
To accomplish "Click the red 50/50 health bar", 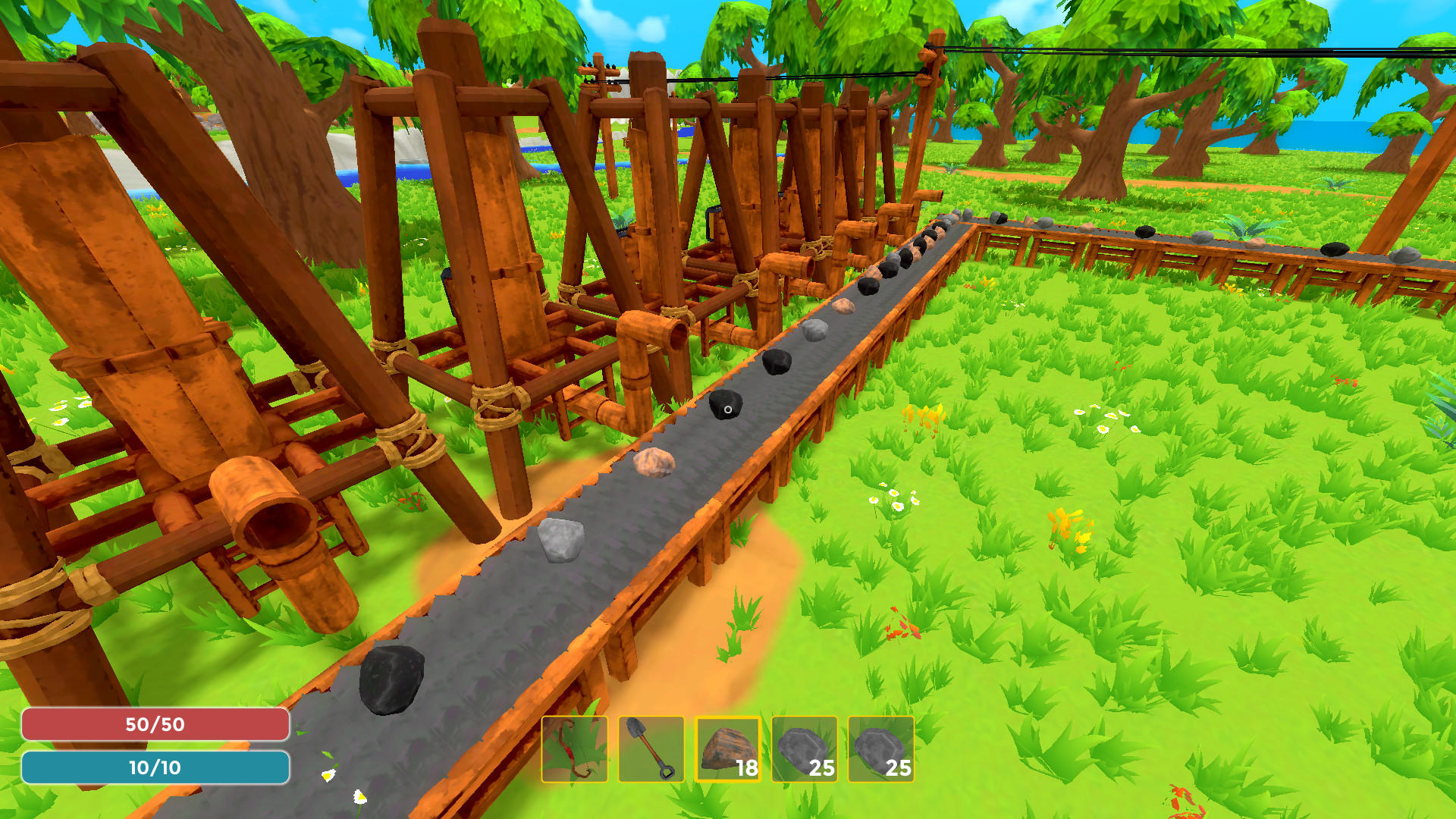I will tap(155, 724).
